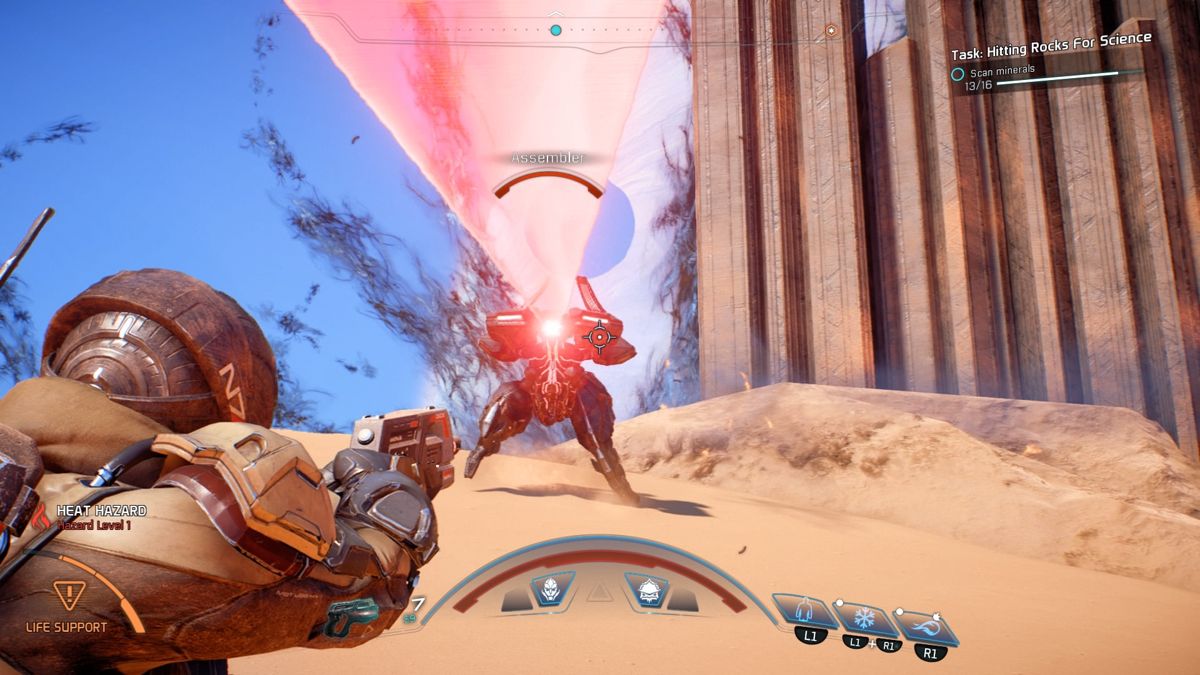The height and width of the screenshot is (675, 1200).
Task: Select the right squadmate portrait
Action: coord(646,589)
